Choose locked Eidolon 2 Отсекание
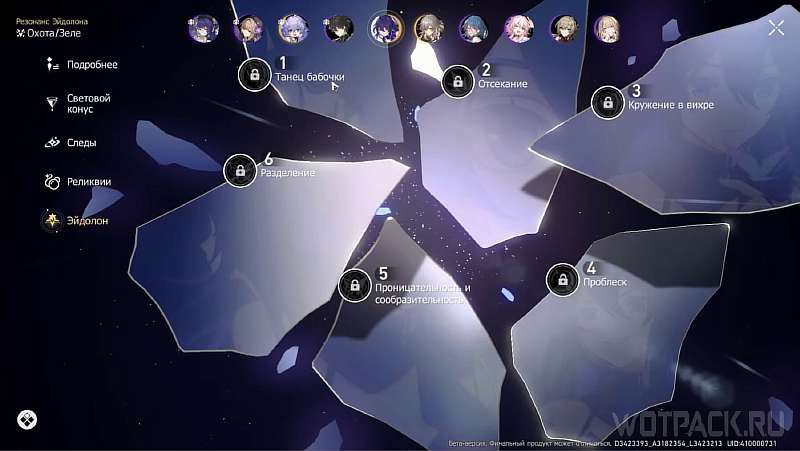Screen dimensions: 800x451 point(458,82)
